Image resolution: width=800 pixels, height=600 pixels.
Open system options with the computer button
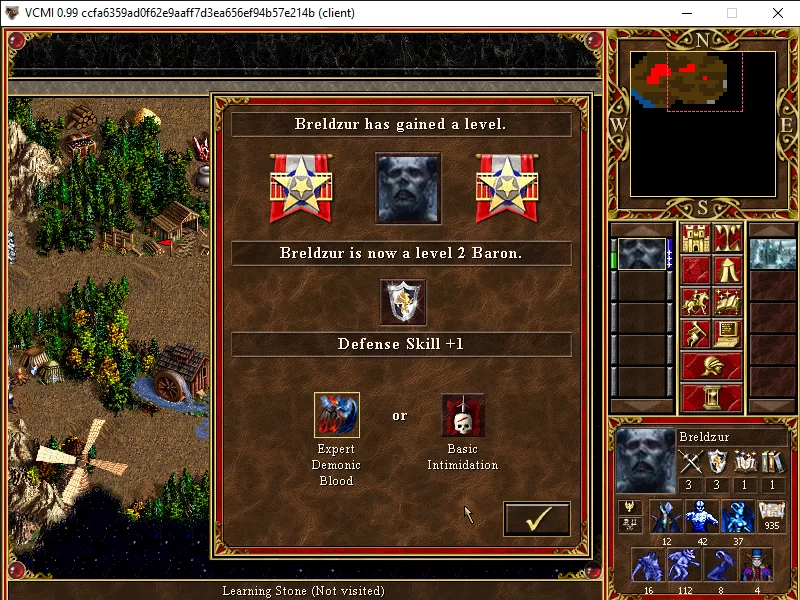click(x=726, y=334)
